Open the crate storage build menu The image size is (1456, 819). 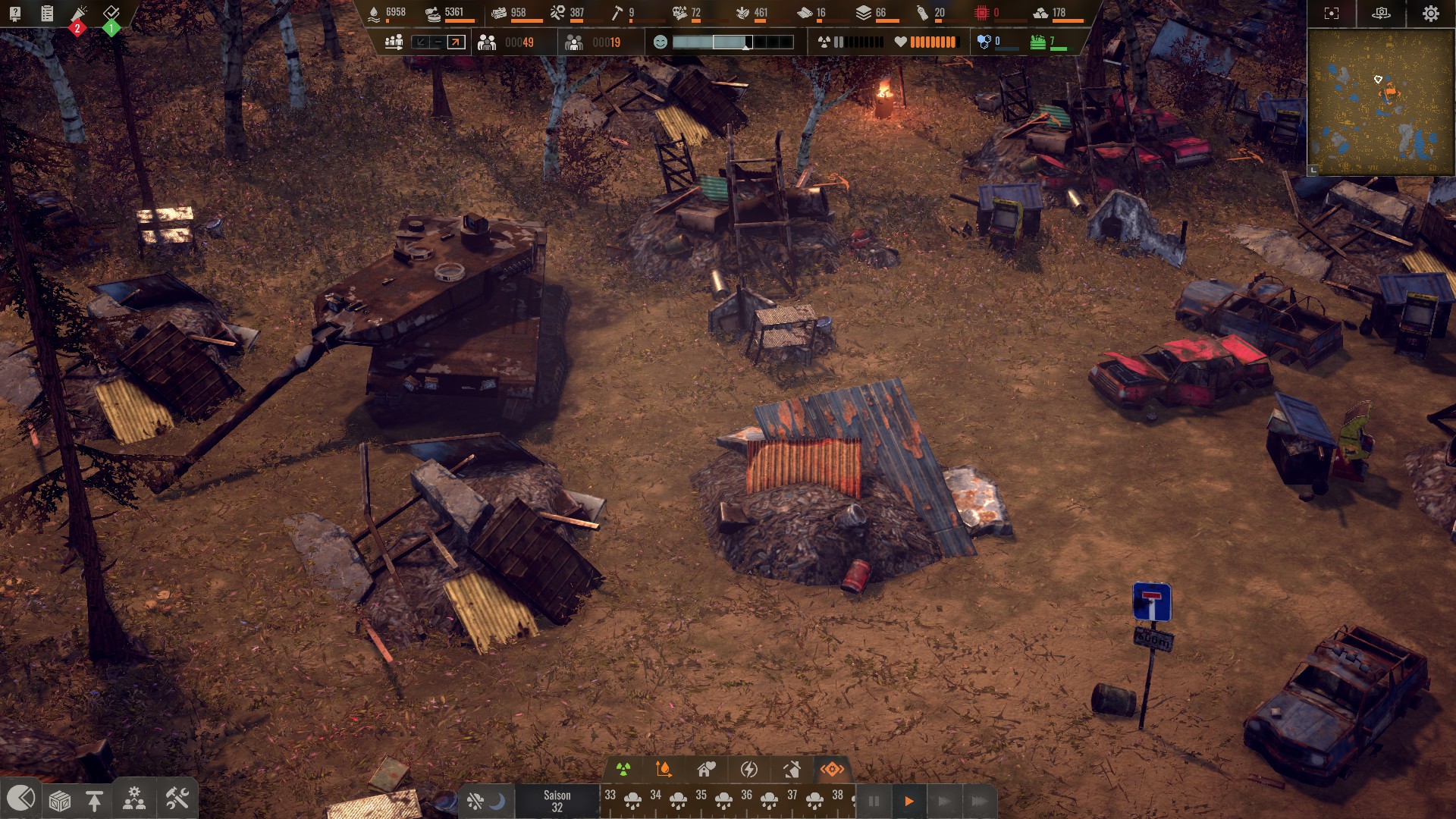60,800
